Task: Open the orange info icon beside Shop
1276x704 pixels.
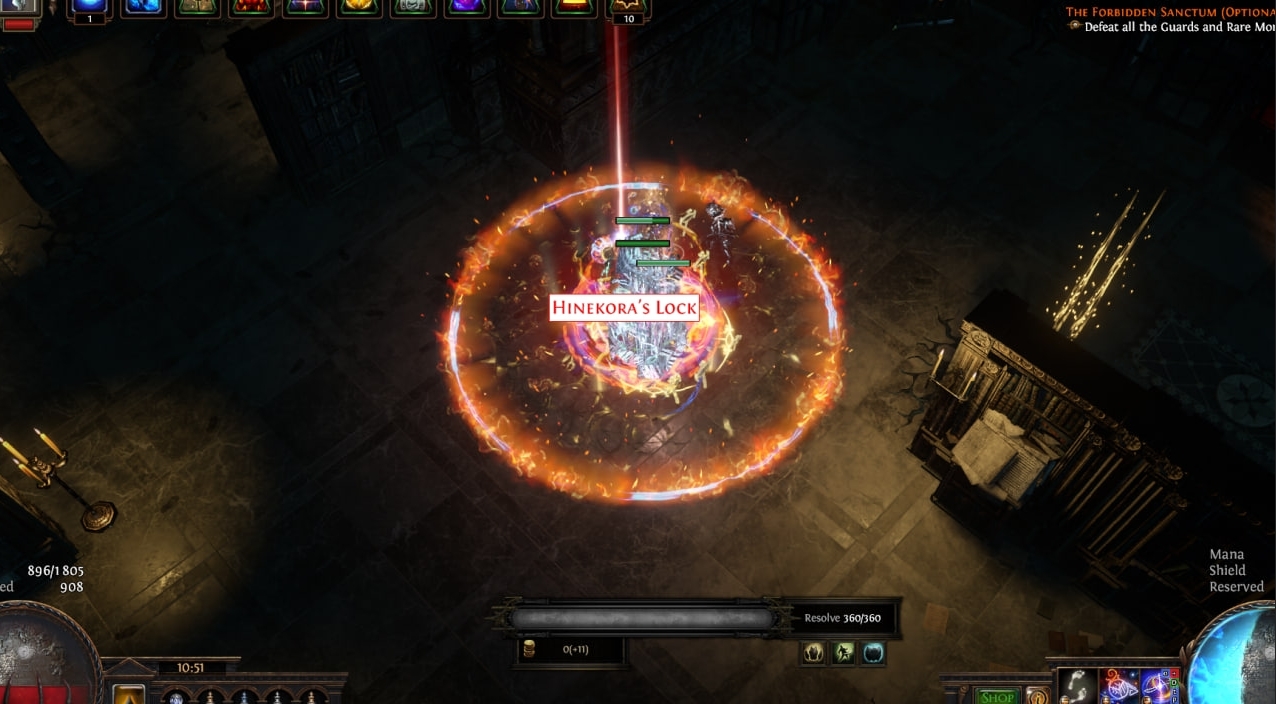Action: coord(1037,696)
